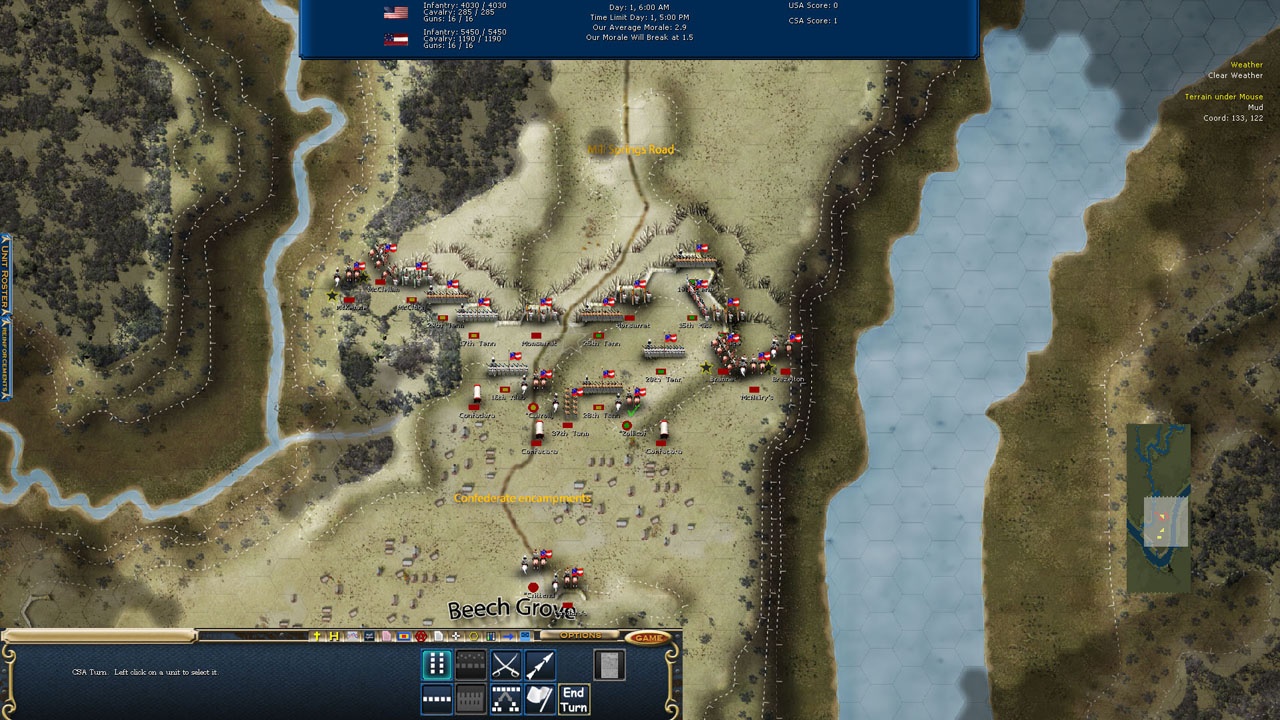Select the line formation button
1280x720 pixels.
point(437,699)
